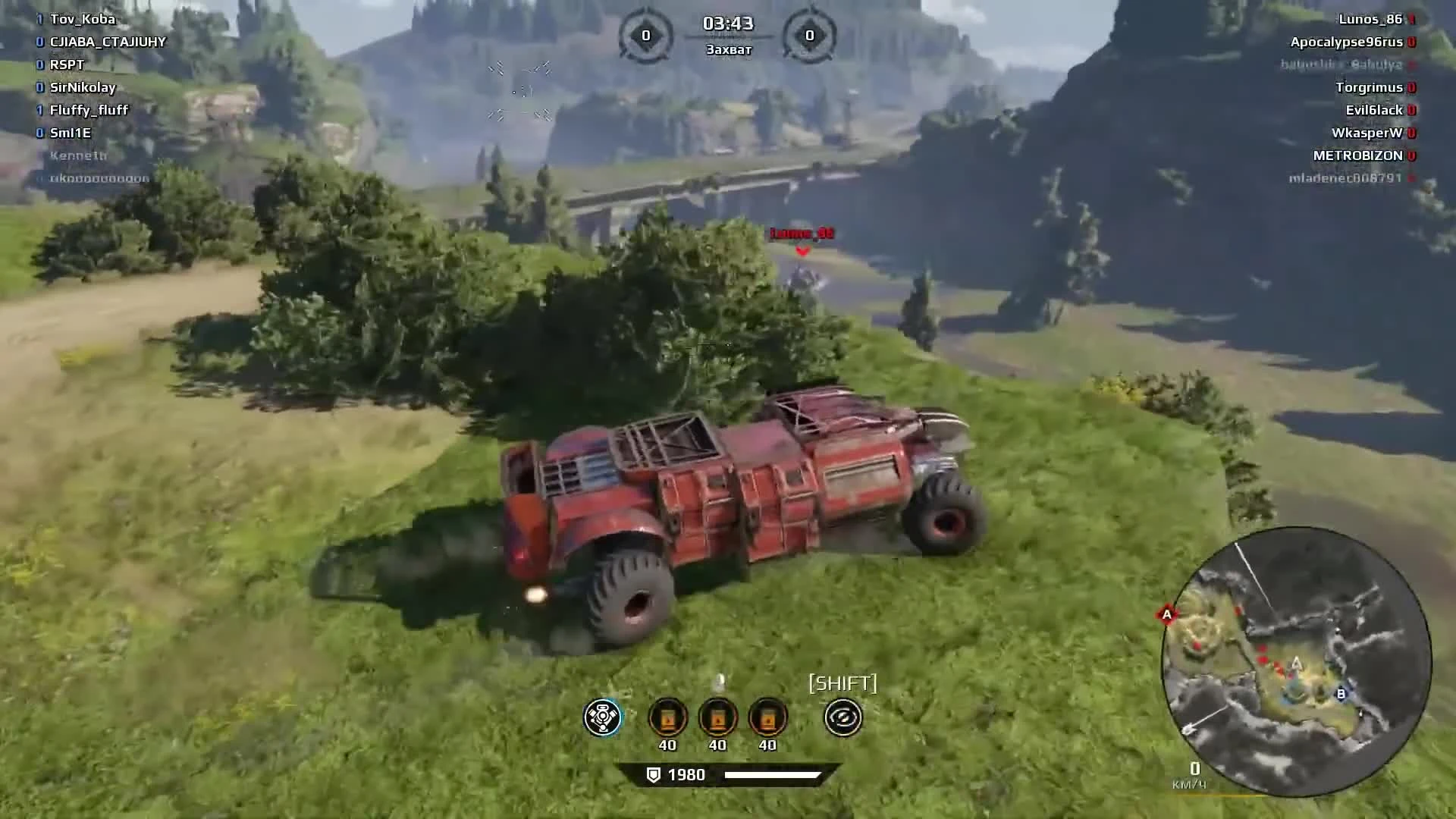This screenshot has height=819, width=1456.
Task: Click the enemy name Lunos_86 above the marker
Action: 801,234
